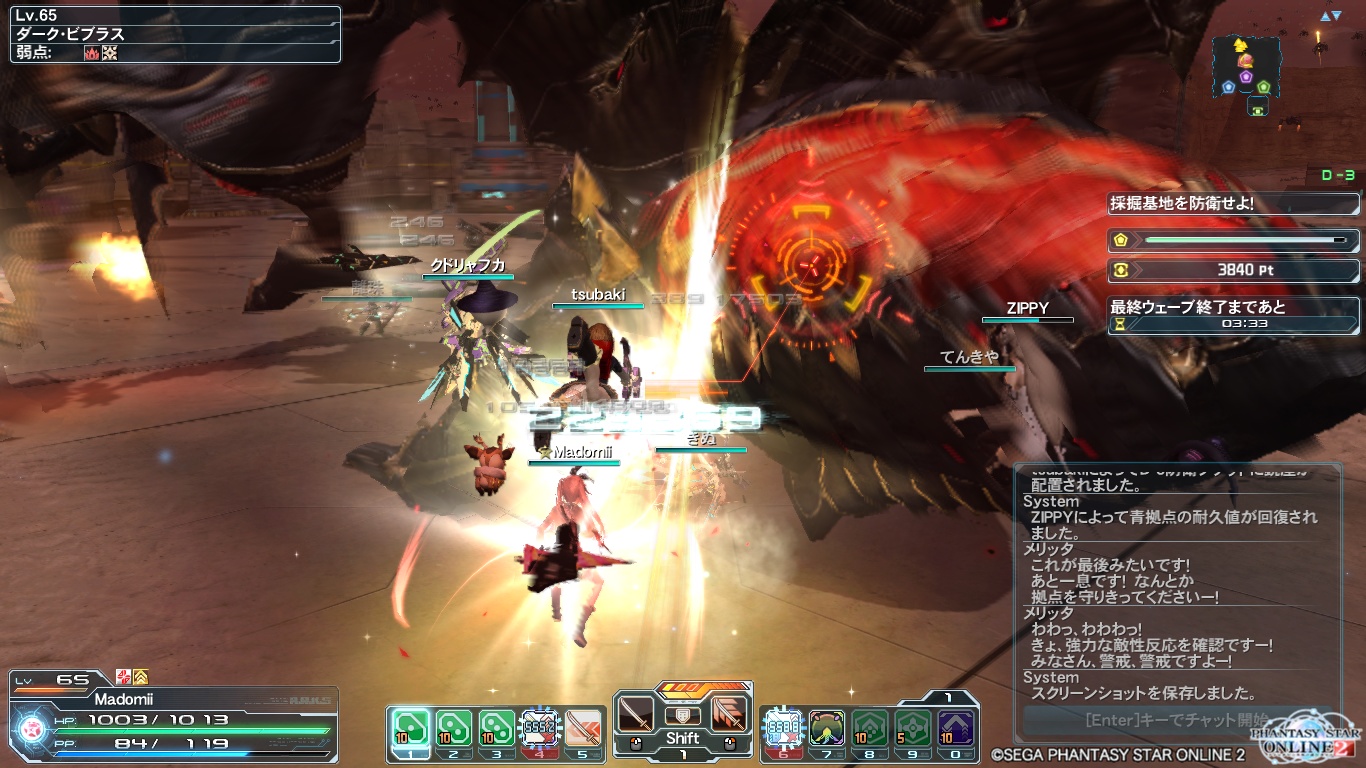
Task: Click the ダーク・ビブラス enemy target info panel
Action: [x=175, y=35]
